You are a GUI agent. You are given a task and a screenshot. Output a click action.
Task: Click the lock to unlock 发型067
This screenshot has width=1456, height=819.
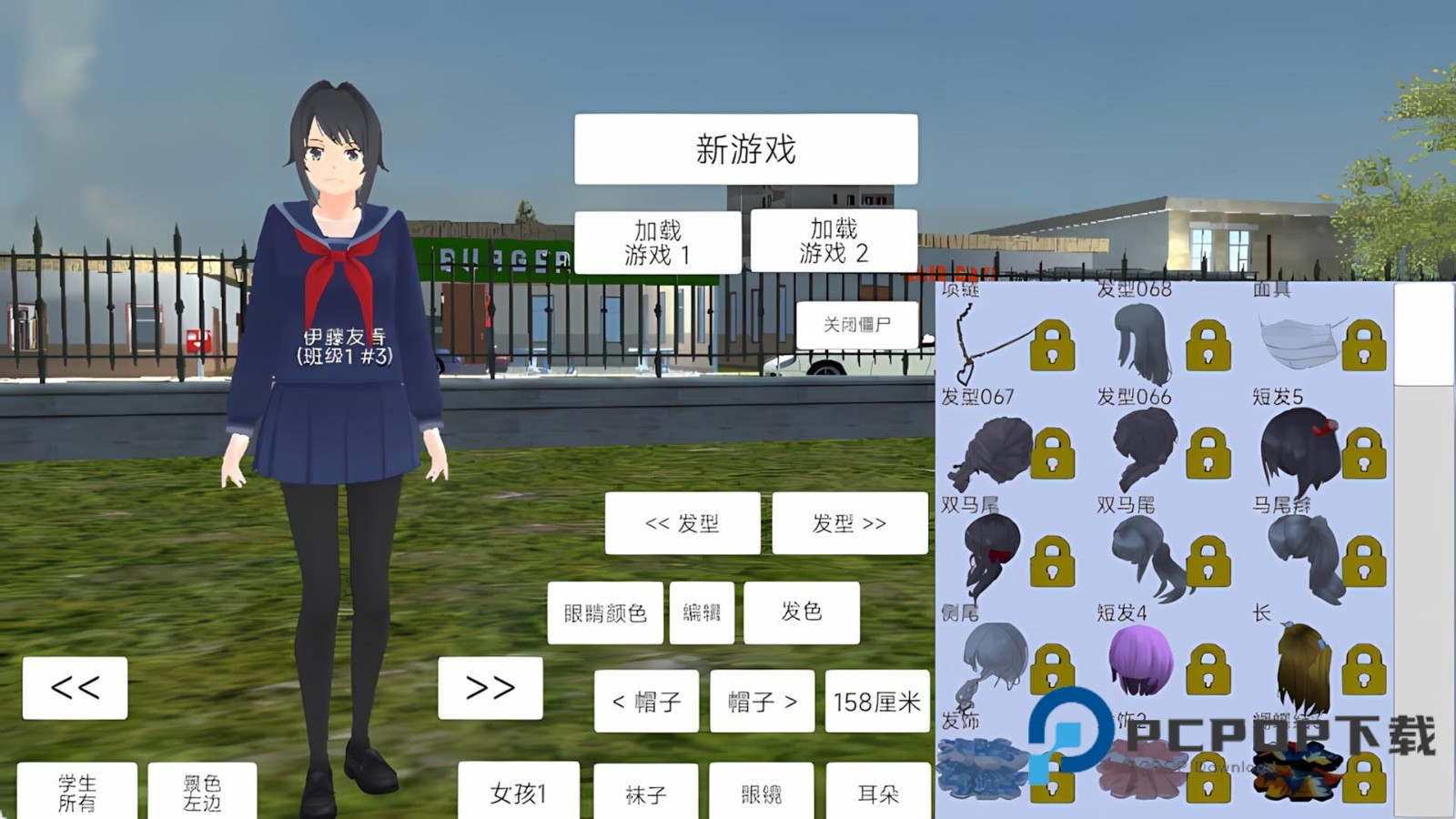point(1053,453)
